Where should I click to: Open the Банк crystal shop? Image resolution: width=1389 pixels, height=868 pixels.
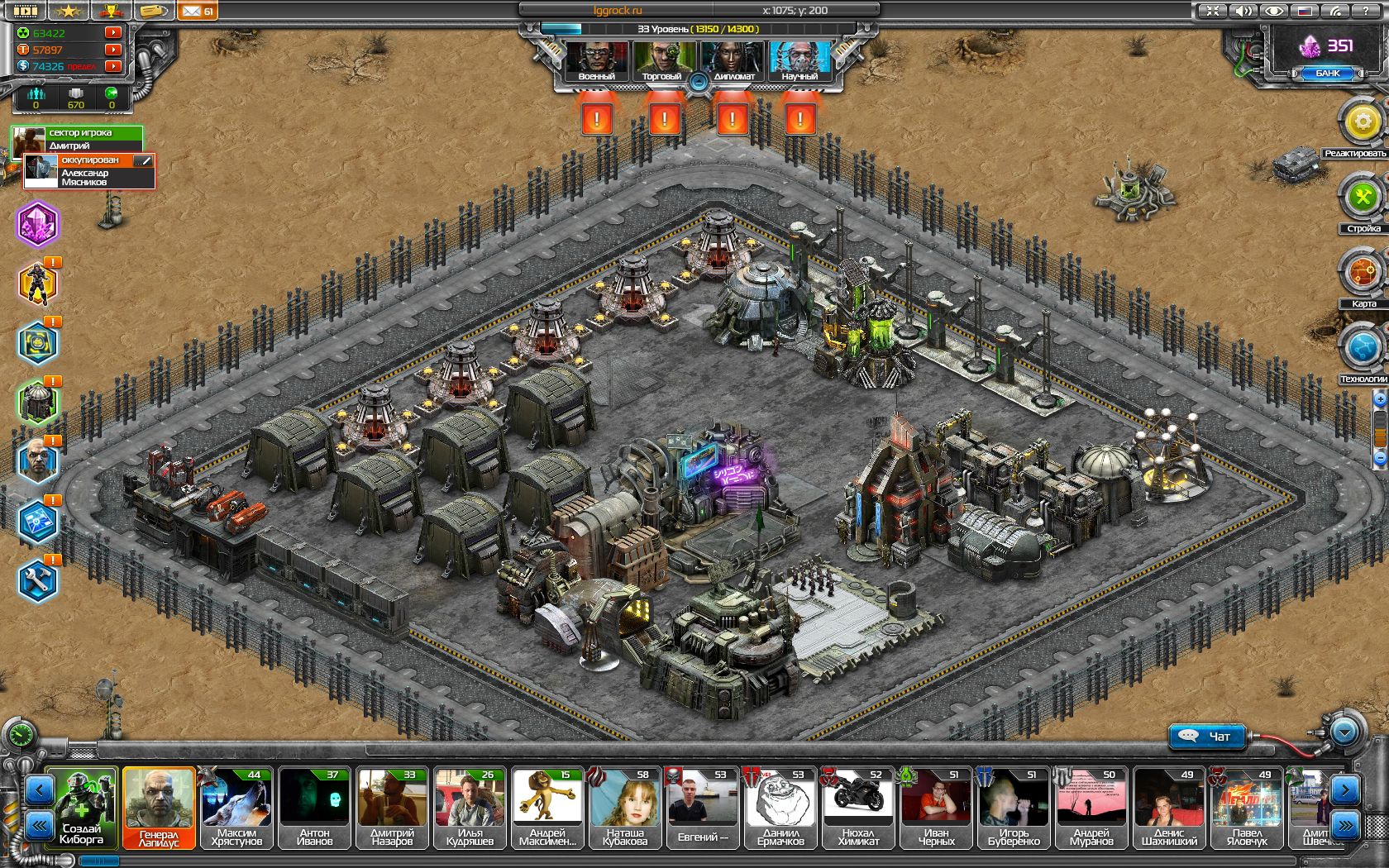pyautogui.click(x=1327, y=73)
